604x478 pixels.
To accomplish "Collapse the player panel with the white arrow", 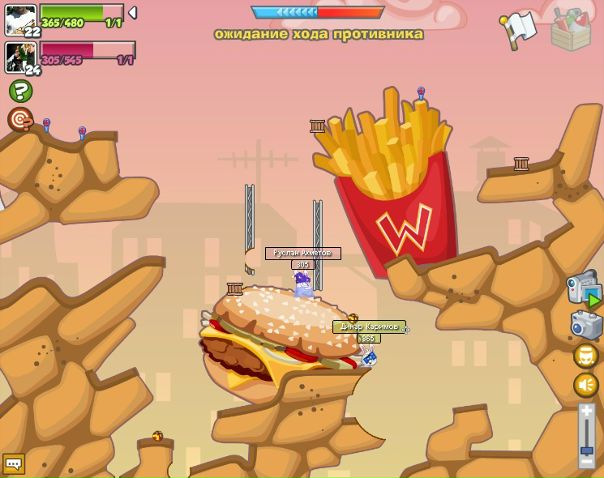I will 133,13.
